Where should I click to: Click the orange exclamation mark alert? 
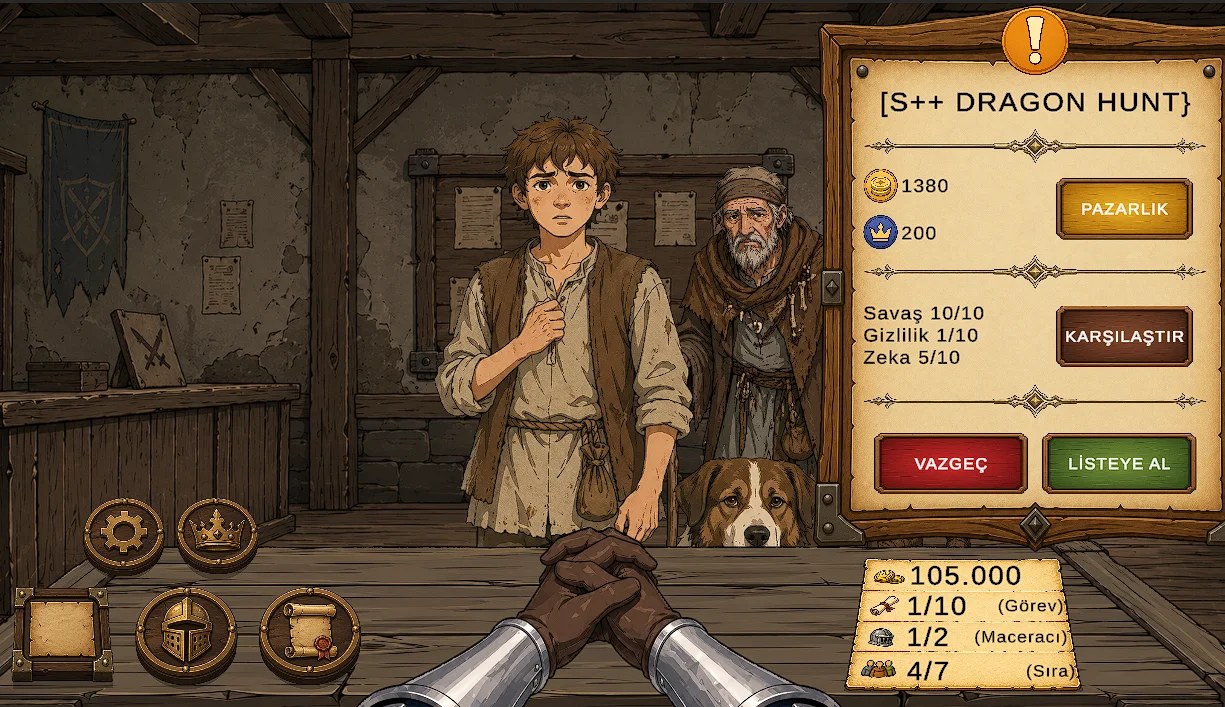coord(1035,40)
